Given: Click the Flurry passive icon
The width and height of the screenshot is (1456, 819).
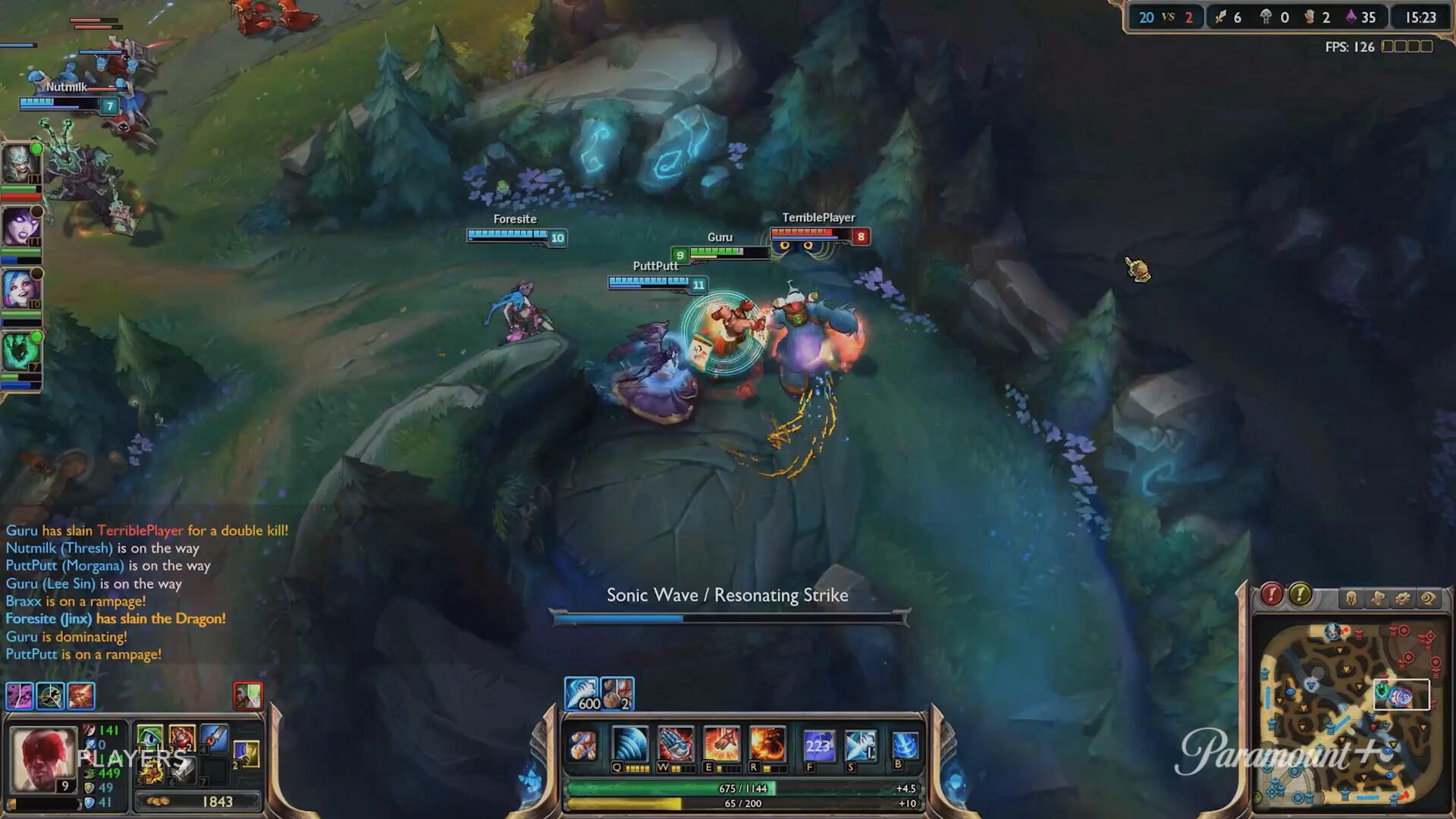Looking at the screenshot, I should tap(582, 745).
